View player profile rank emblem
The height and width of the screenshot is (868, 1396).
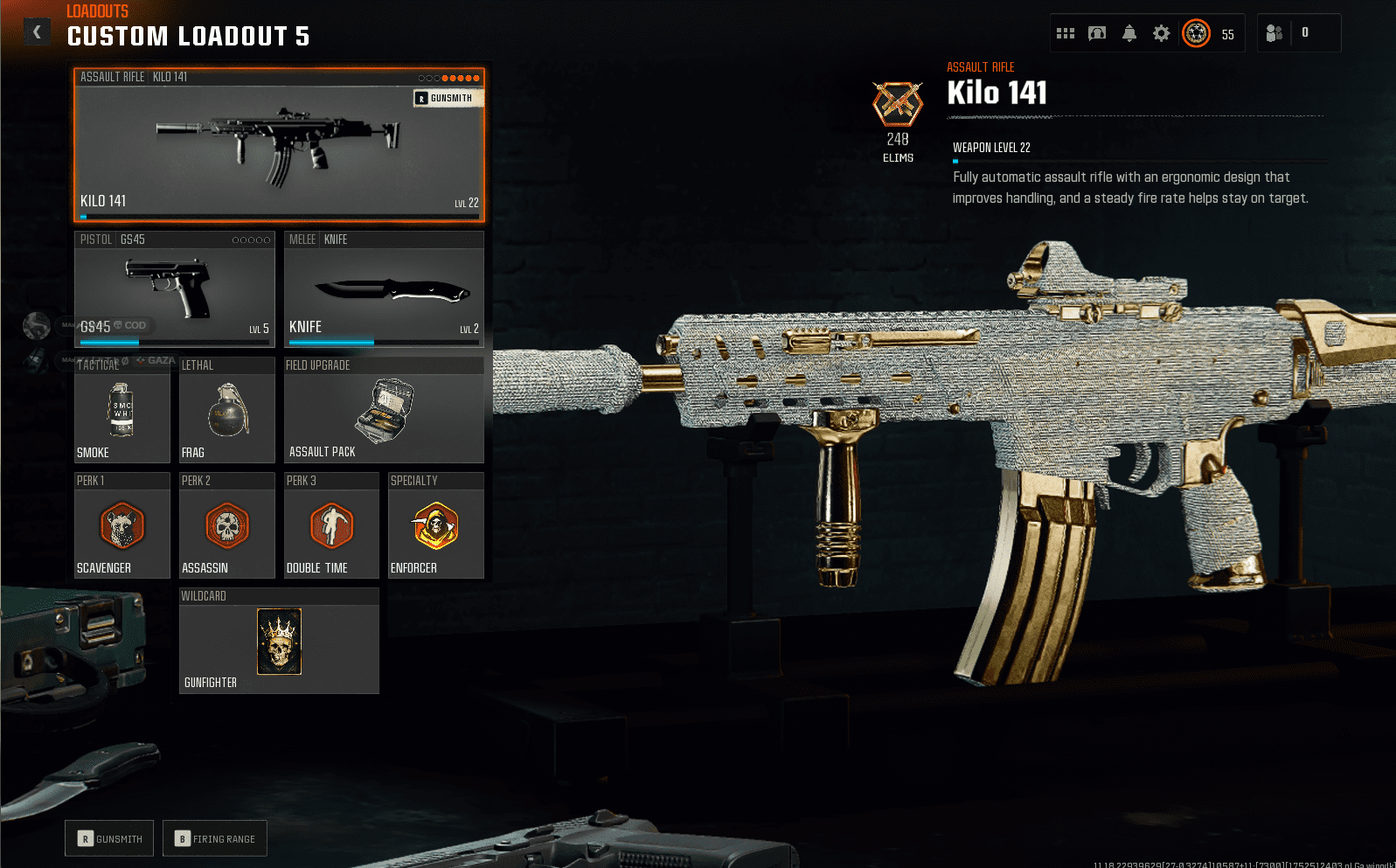point(1196,33)
